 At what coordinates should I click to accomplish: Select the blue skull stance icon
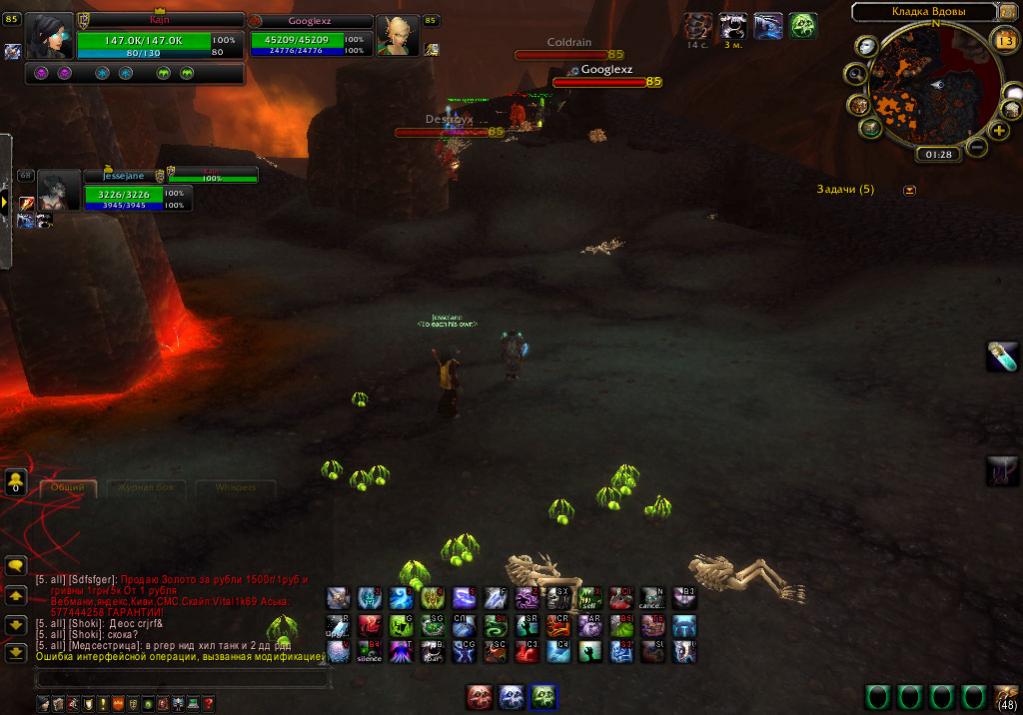pos(512,697)
